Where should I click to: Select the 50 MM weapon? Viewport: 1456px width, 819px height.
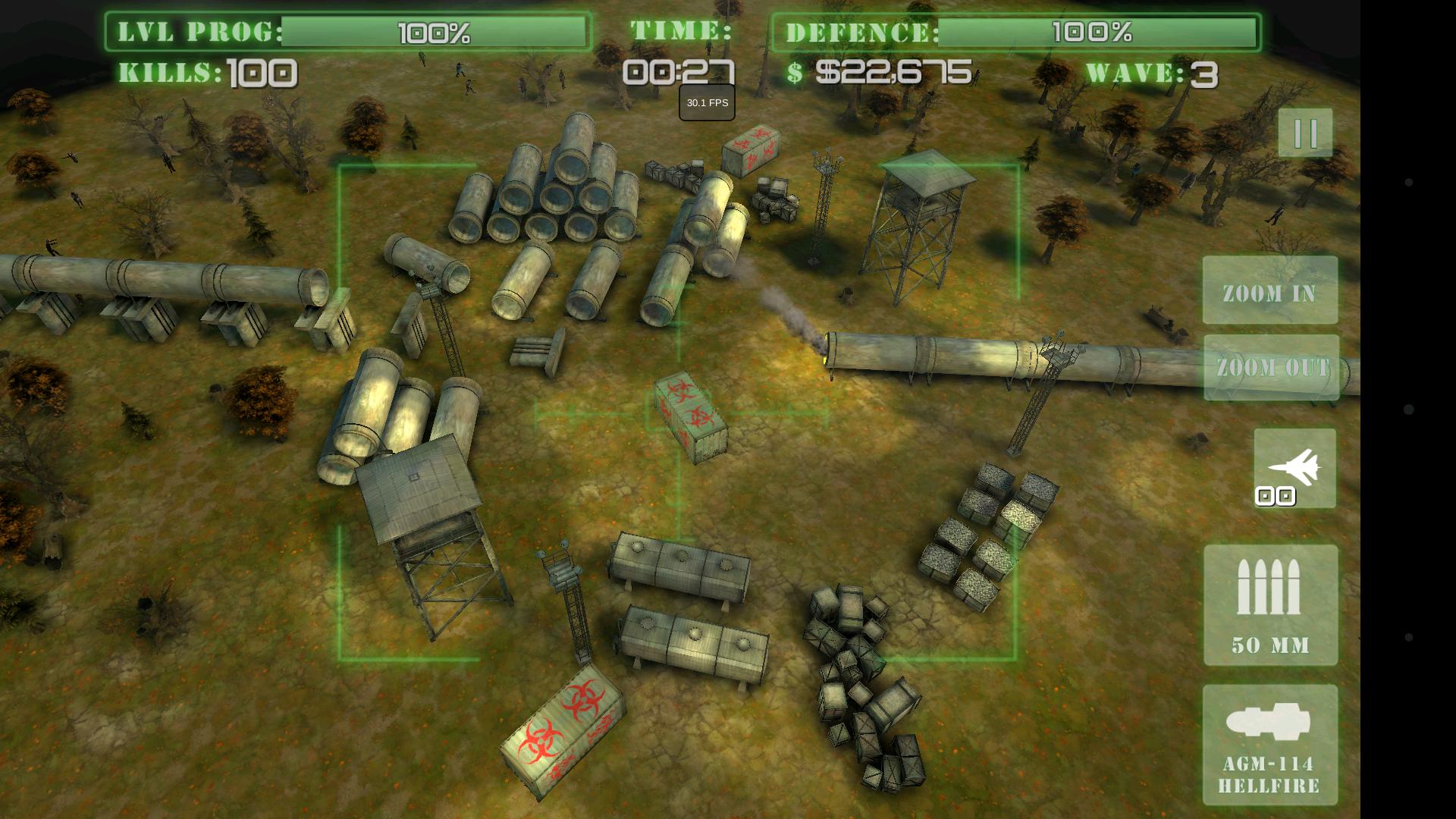pyautogui.click(x=1270, y=605)
